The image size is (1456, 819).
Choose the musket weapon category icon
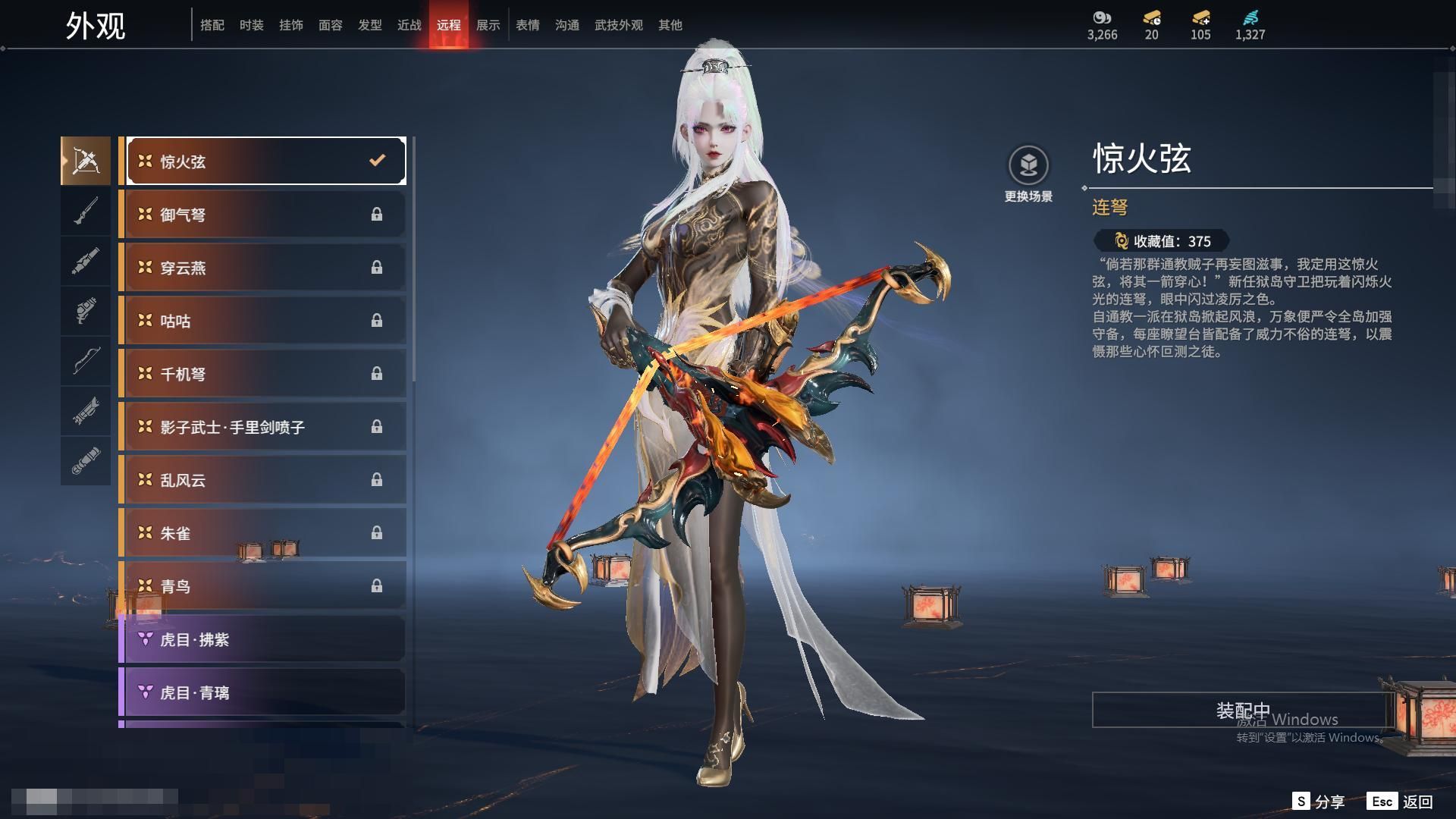tap(86, 211)
